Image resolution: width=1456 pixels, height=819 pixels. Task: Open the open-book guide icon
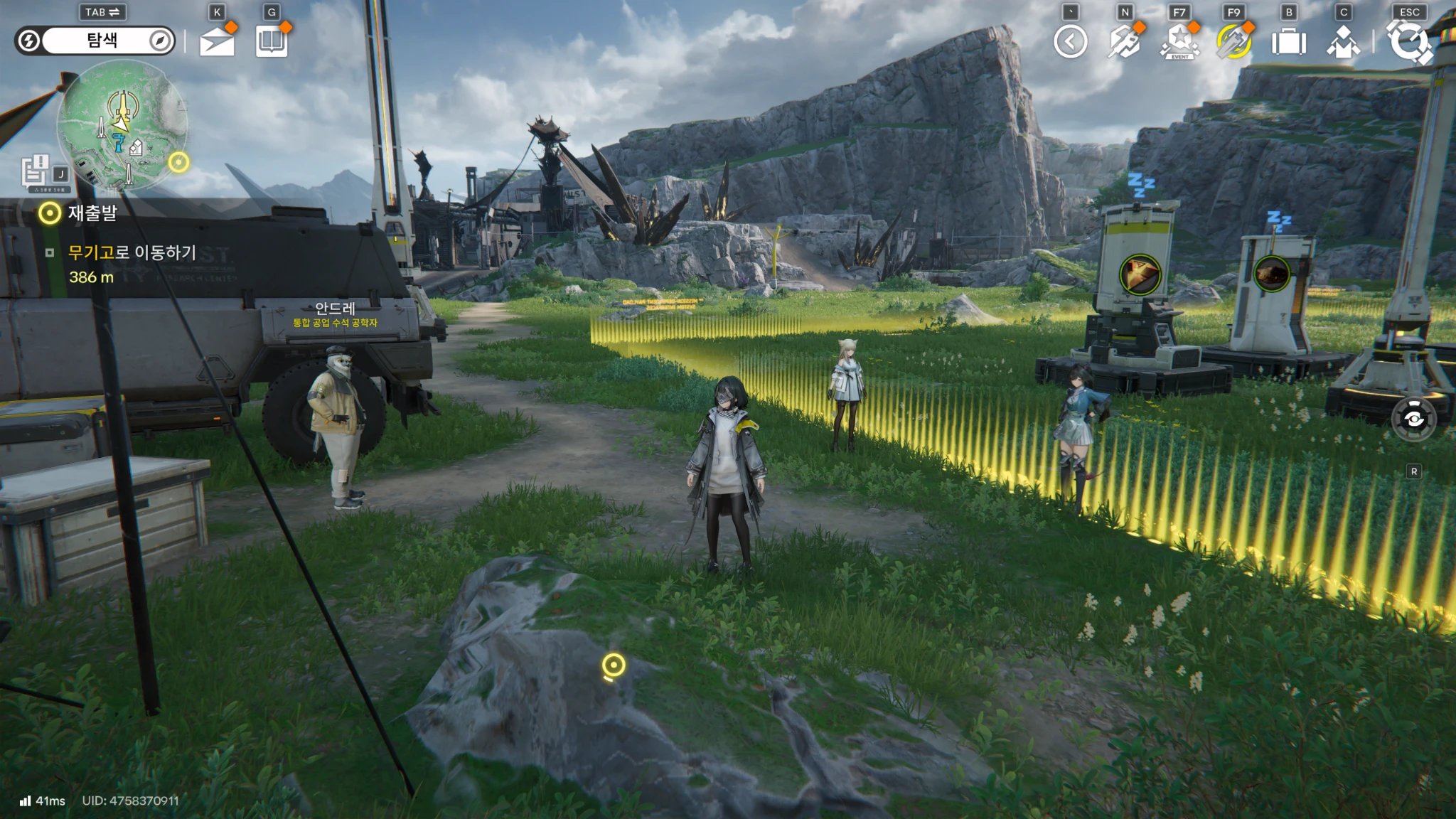272,42
